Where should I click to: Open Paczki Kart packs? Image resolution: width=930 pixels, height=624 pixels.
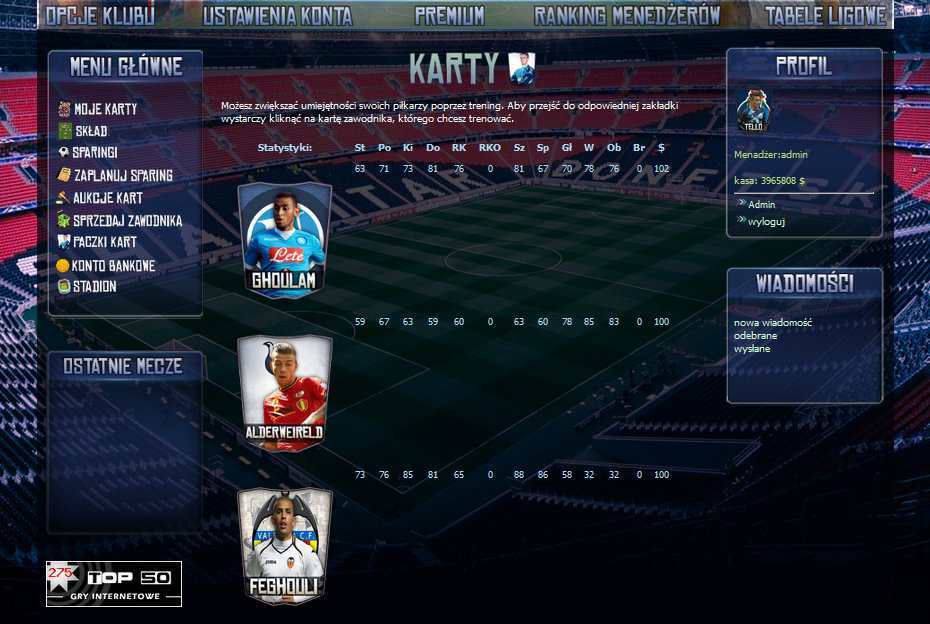tap(104, 242)
